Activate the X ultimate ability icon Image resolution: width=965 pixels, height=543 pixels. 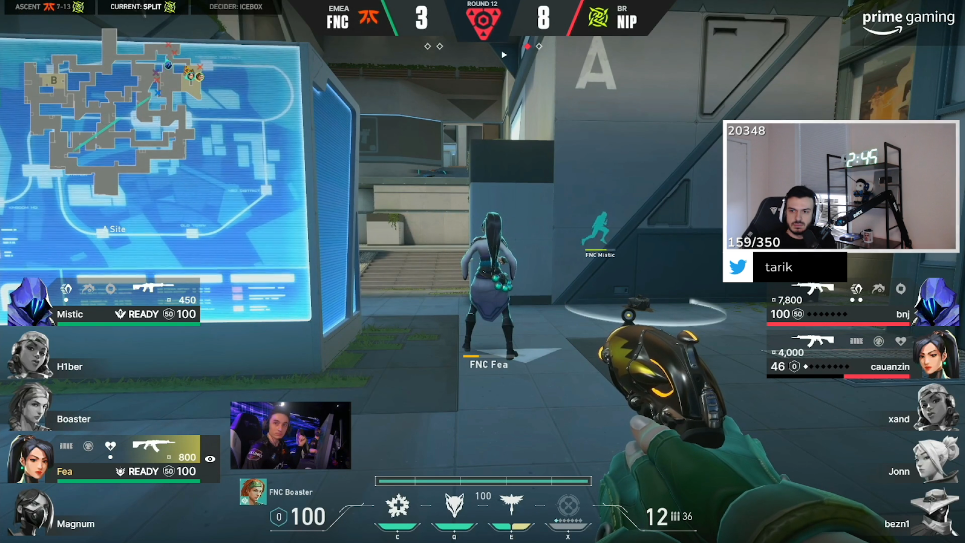pyautogui.click(x=568, y=504)
